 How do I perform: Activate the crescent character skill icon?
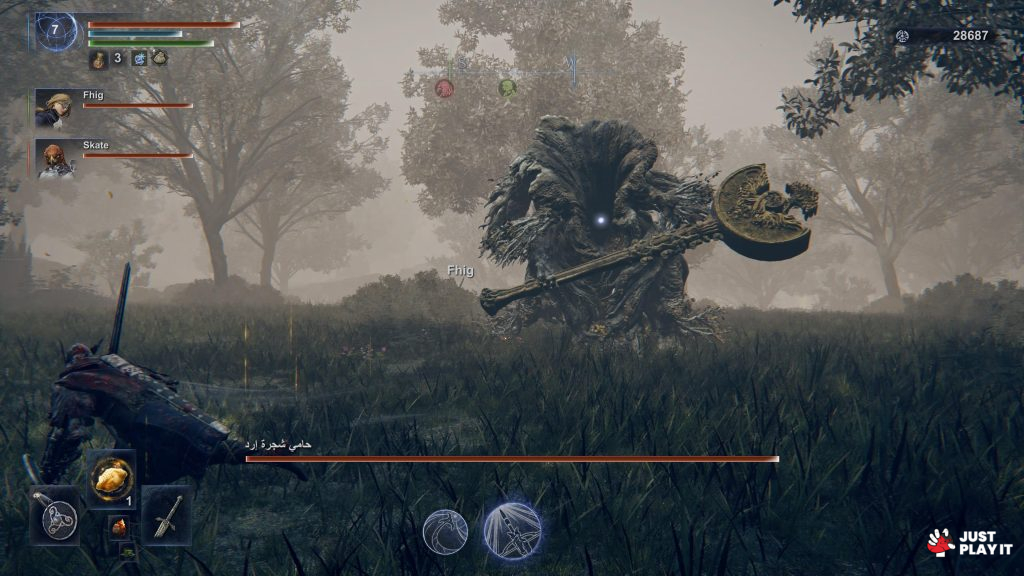tap(445, 530)
